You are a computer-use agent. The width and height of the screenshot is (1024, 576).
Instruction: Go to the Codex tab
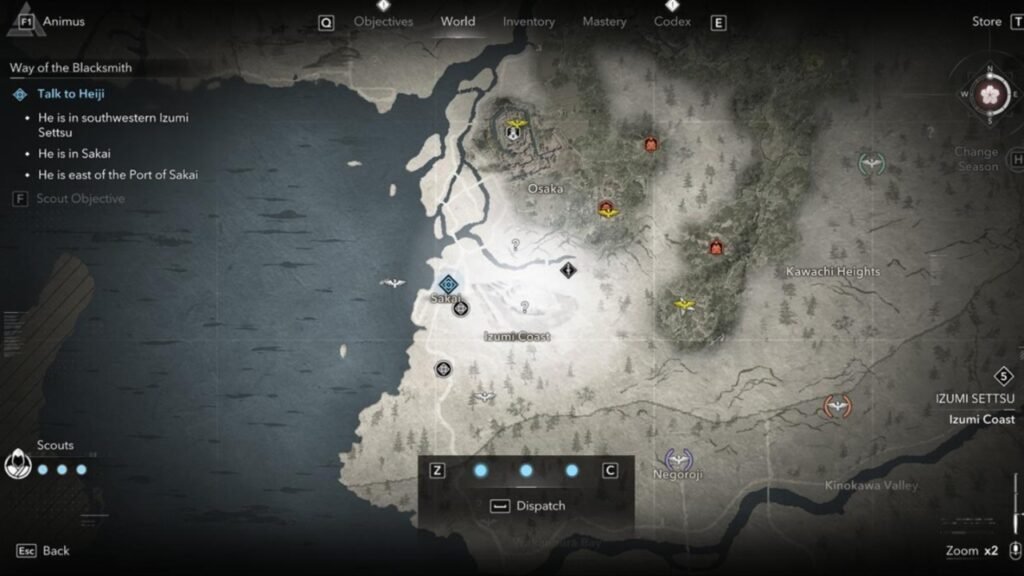tap(672, 22)
